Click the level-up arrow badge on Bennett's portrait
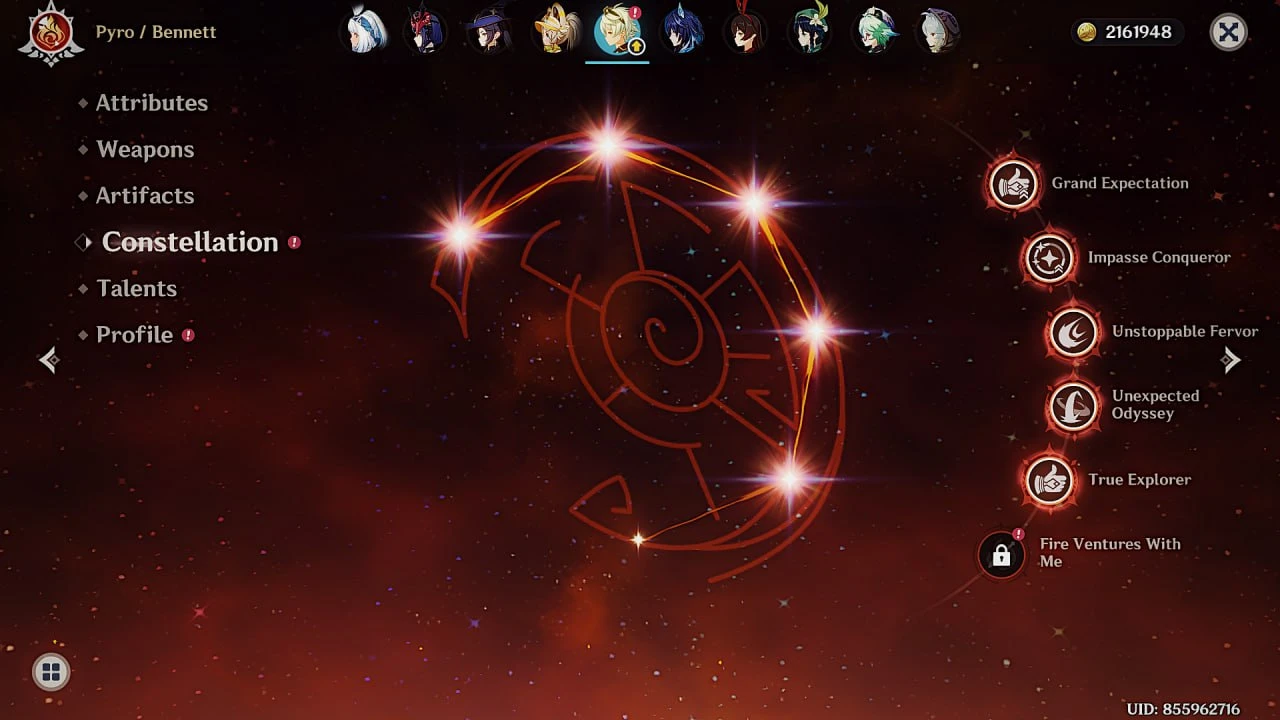 pos(637,47)
